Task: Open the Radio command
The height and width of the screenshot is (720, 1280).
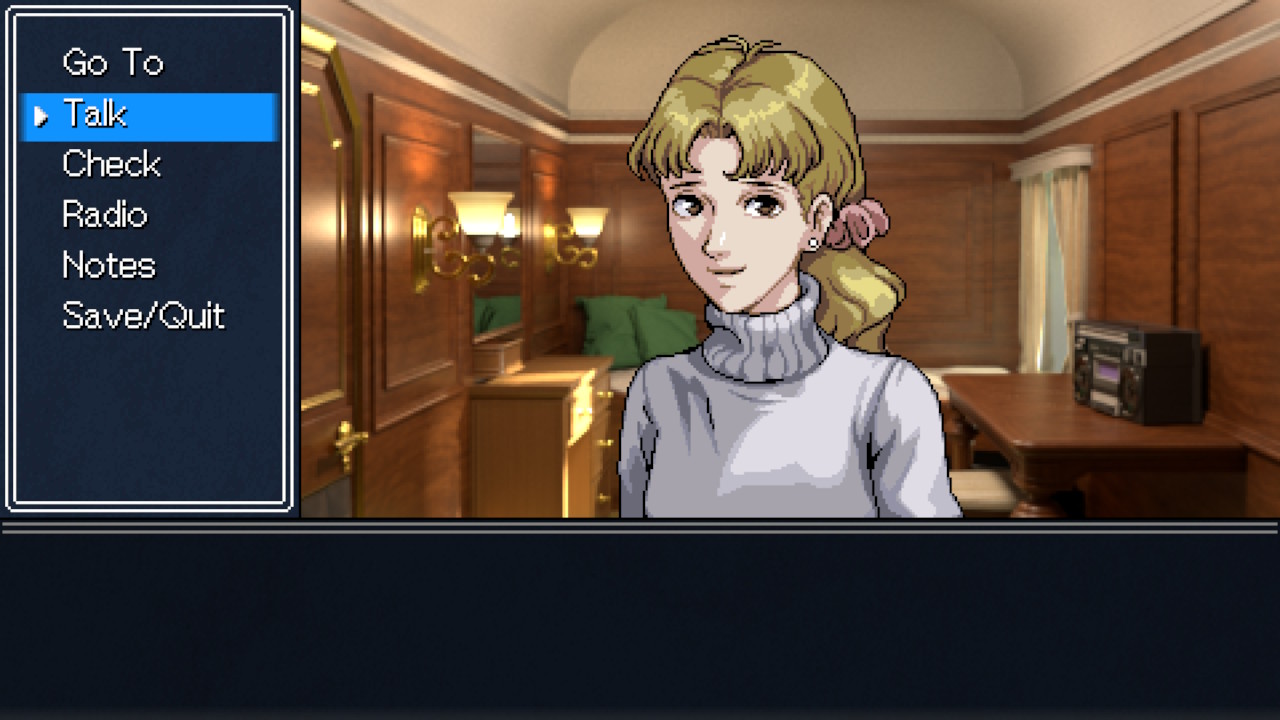Action: click(x=104, y=215)
